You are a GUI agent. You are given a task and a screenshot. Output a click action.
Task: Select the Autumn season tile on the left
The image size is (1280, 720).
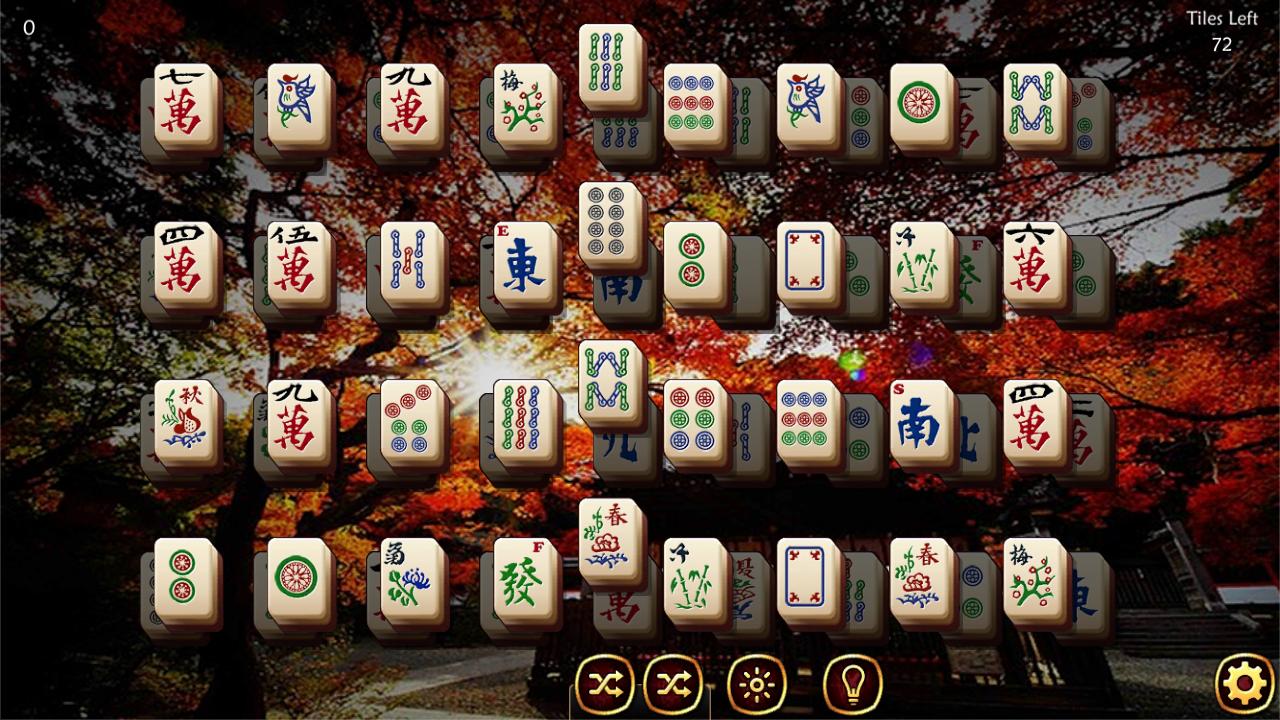point(185,420)
